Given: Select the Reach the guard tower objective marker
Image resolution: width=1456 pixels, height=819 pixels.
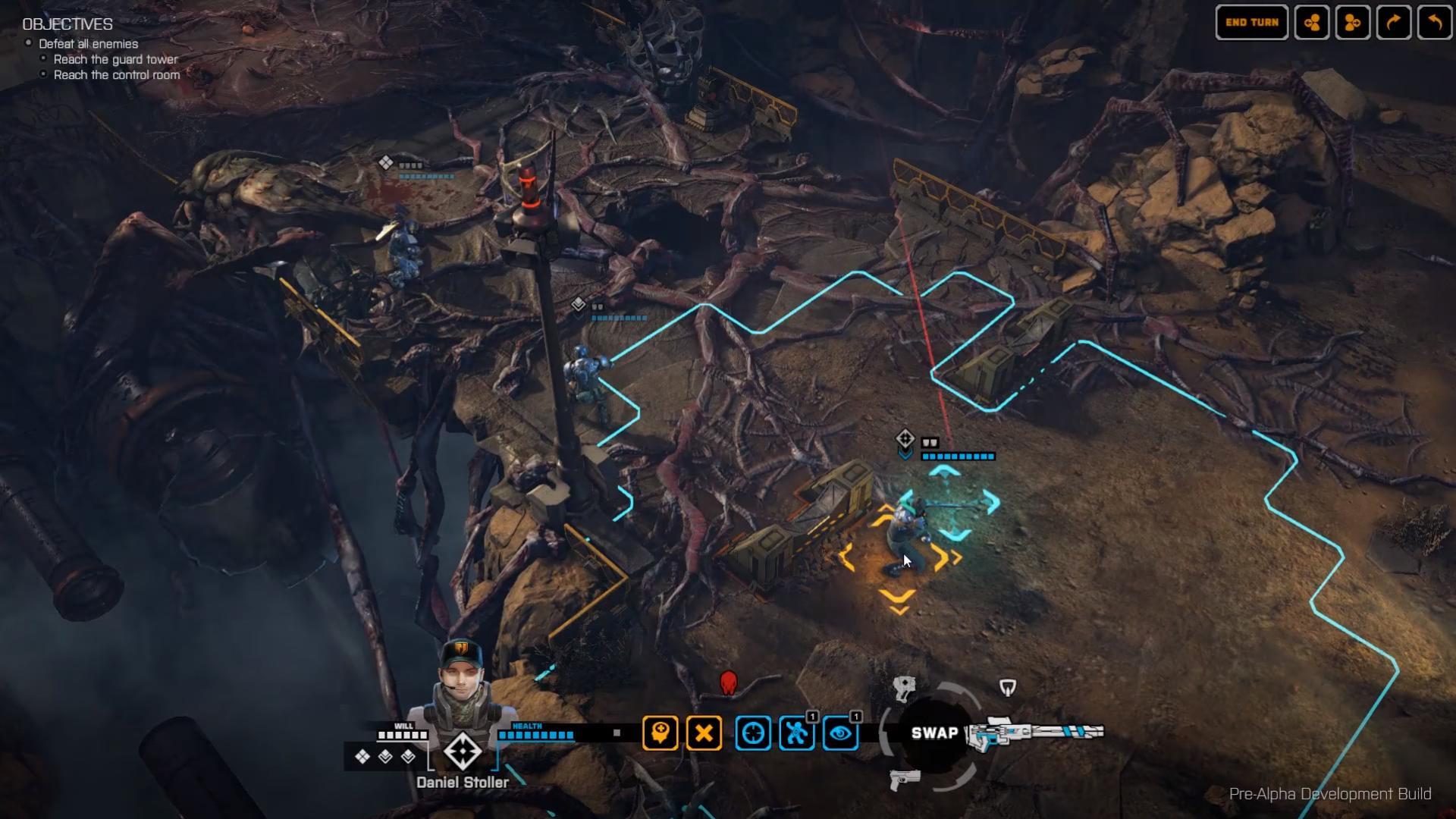Looking at the screenshot, I should (x=43, y=59).
